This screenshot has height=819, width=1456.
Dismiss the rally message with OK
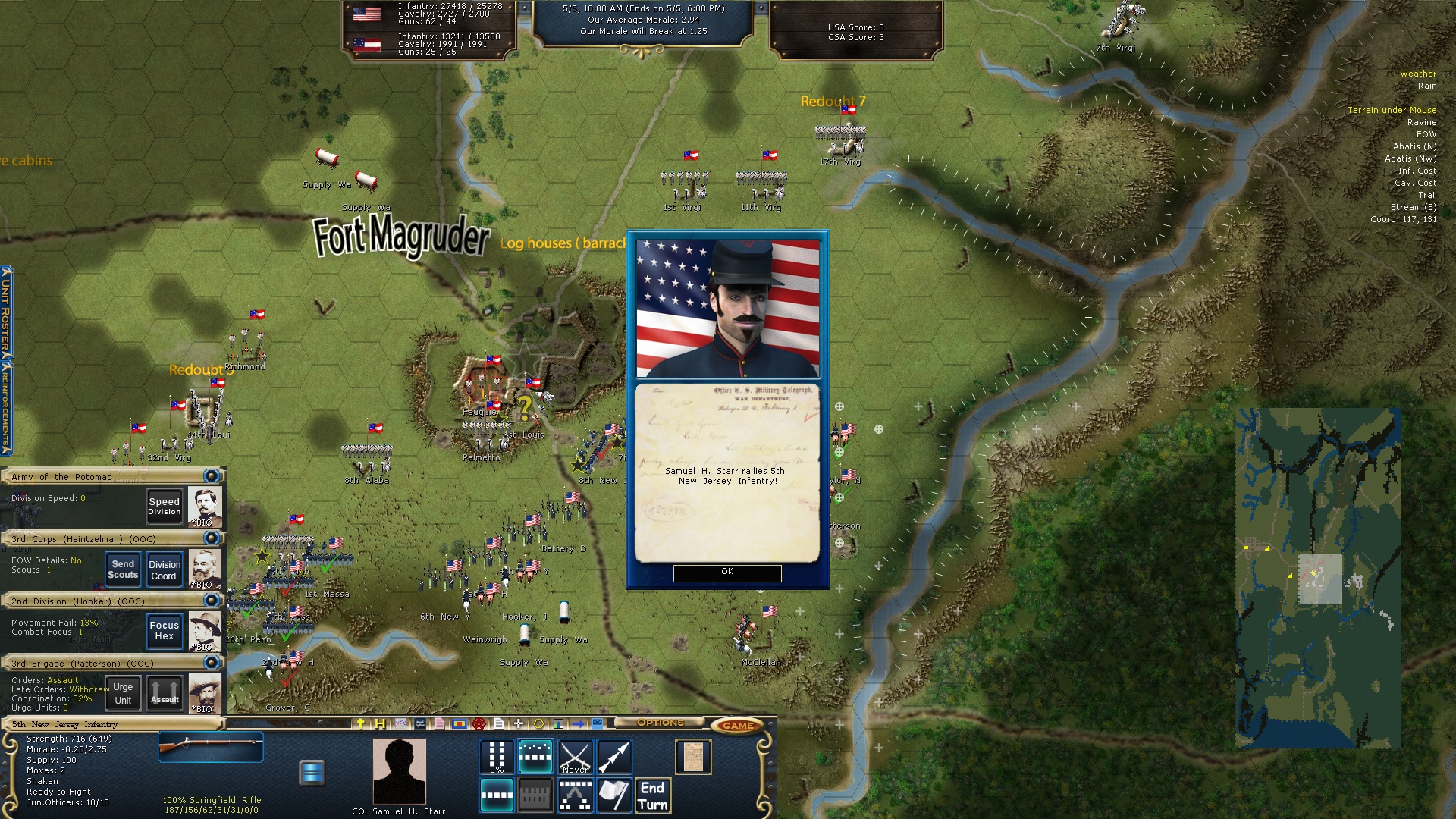pos(726,573)
